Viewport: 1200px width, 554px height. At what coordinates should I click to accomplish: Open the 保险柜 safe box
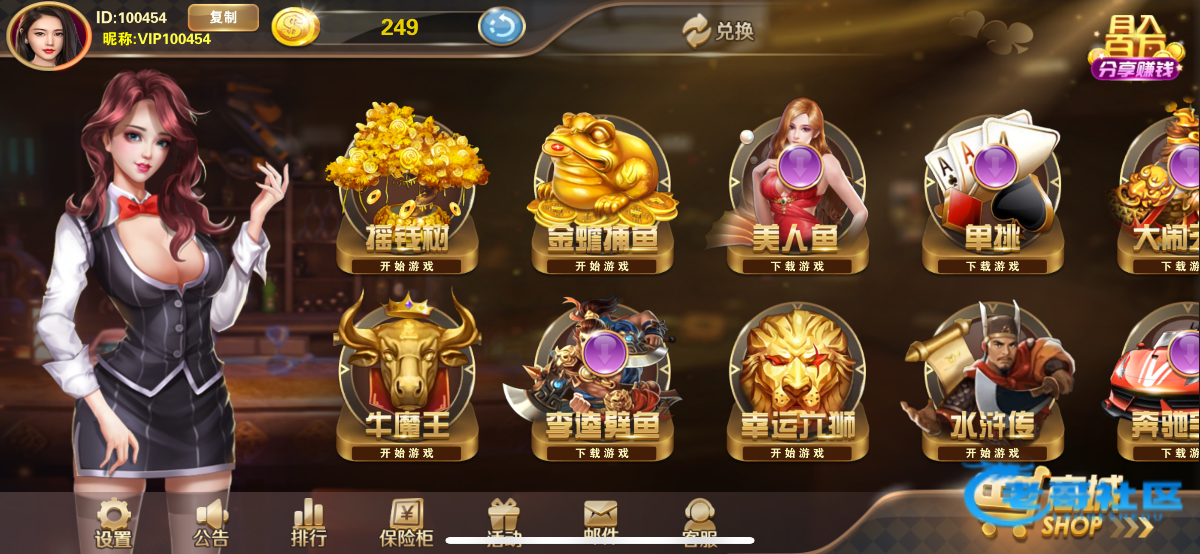coord(407,523)
